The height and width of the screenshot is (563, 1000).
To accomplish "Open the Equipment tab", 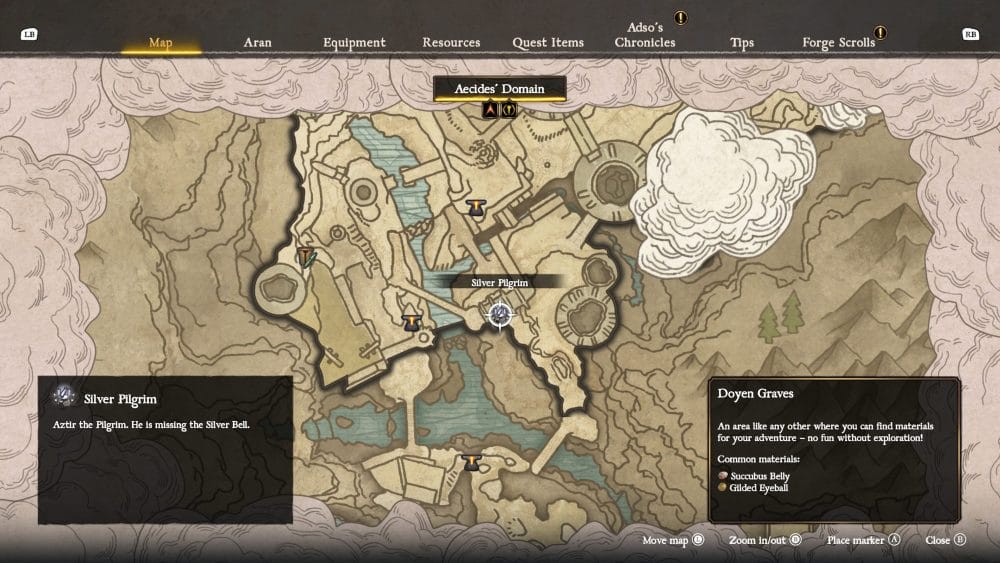I will pos(354,43).
